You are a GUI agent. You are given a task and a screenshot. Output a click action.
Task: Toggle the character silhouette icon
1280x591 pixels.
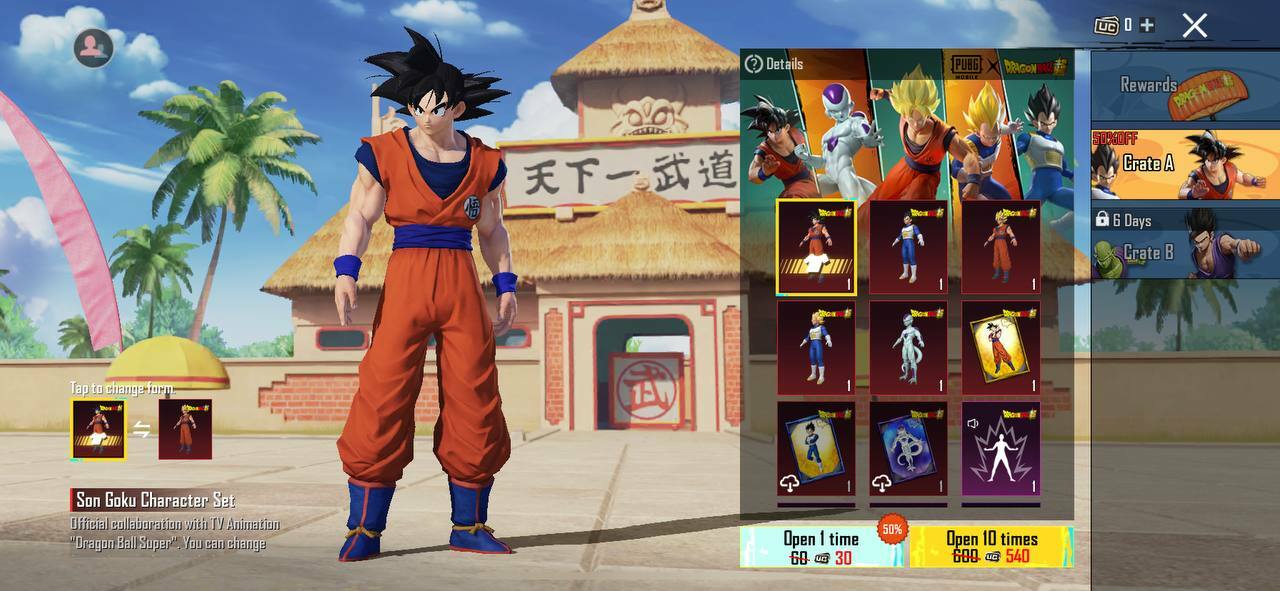93,47
